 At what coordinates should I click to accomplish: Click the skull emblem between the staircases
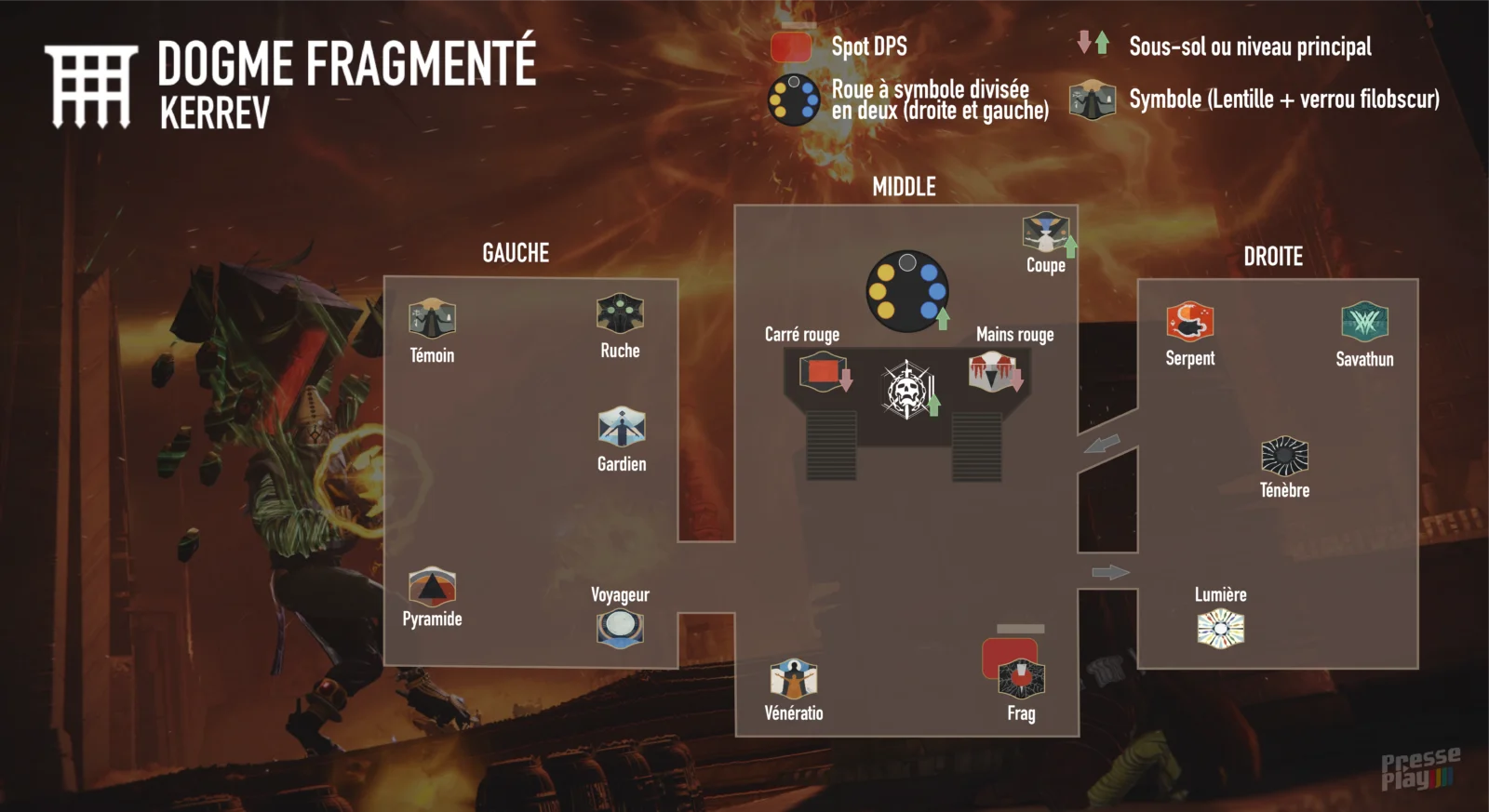pos(905,390)
